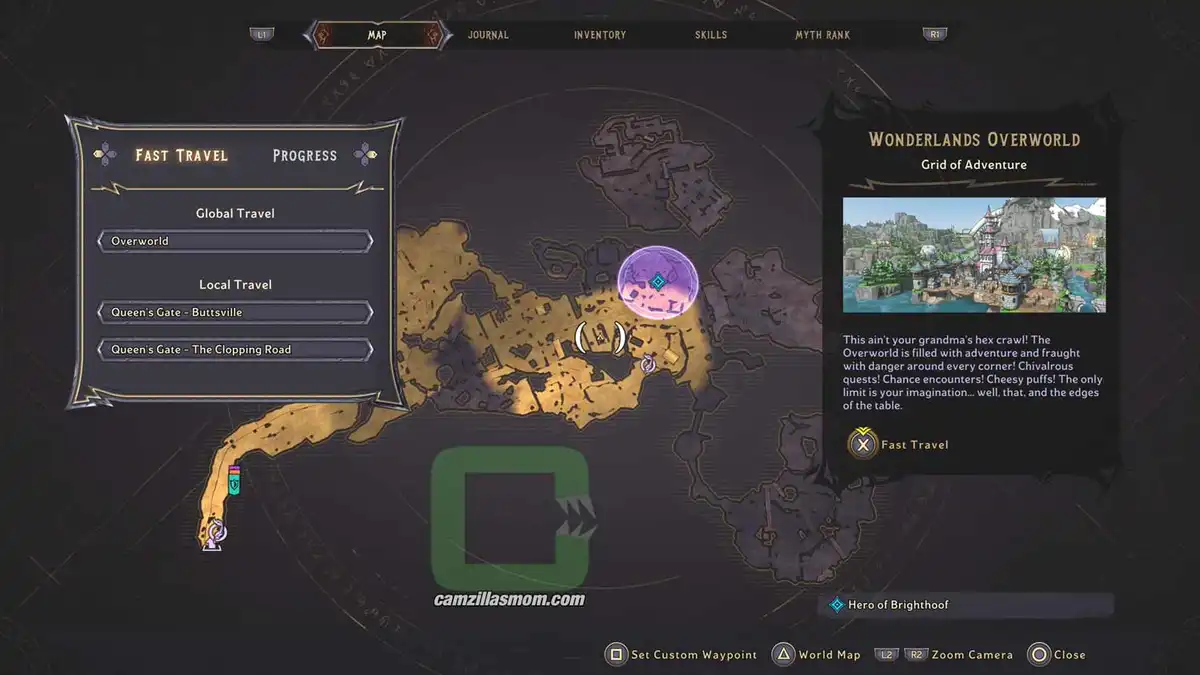Select the fast travel station marker at road's end
Image resolution: width=1200 pixels, height=675 pixels.
(214, 534)
